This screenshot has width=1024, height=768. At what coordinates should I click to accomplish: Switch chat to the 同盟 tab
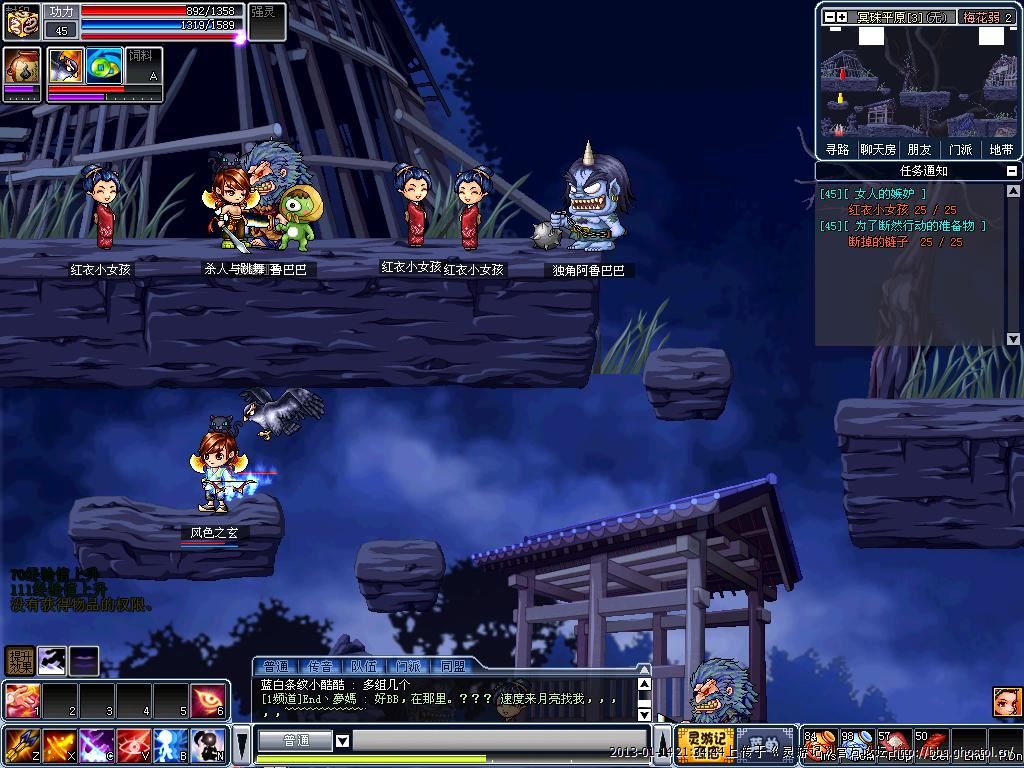(452, 666)
